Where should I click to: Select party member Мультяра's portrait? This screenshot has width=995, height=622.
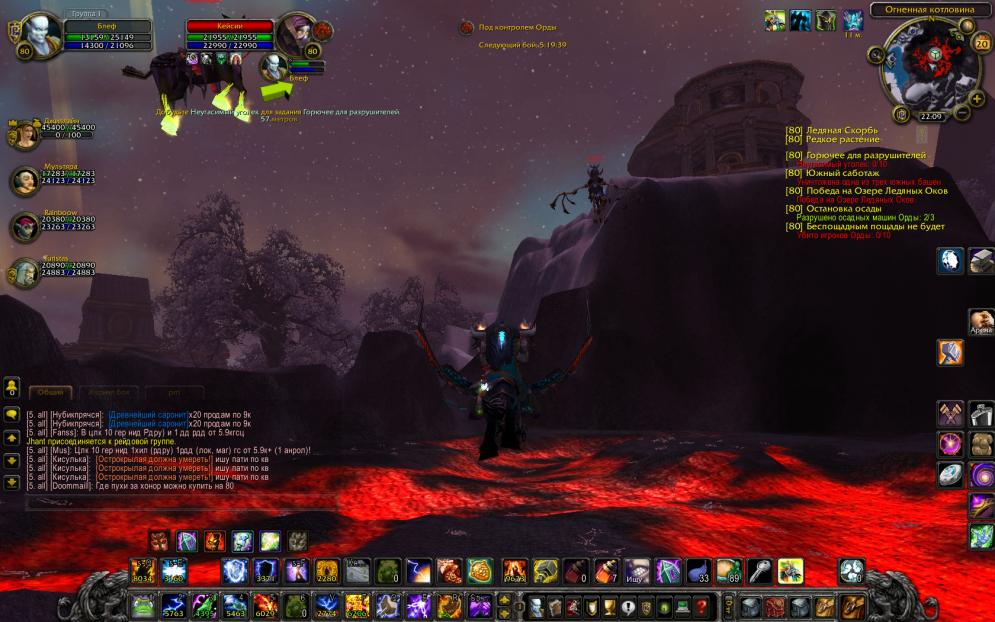(24, 181)
